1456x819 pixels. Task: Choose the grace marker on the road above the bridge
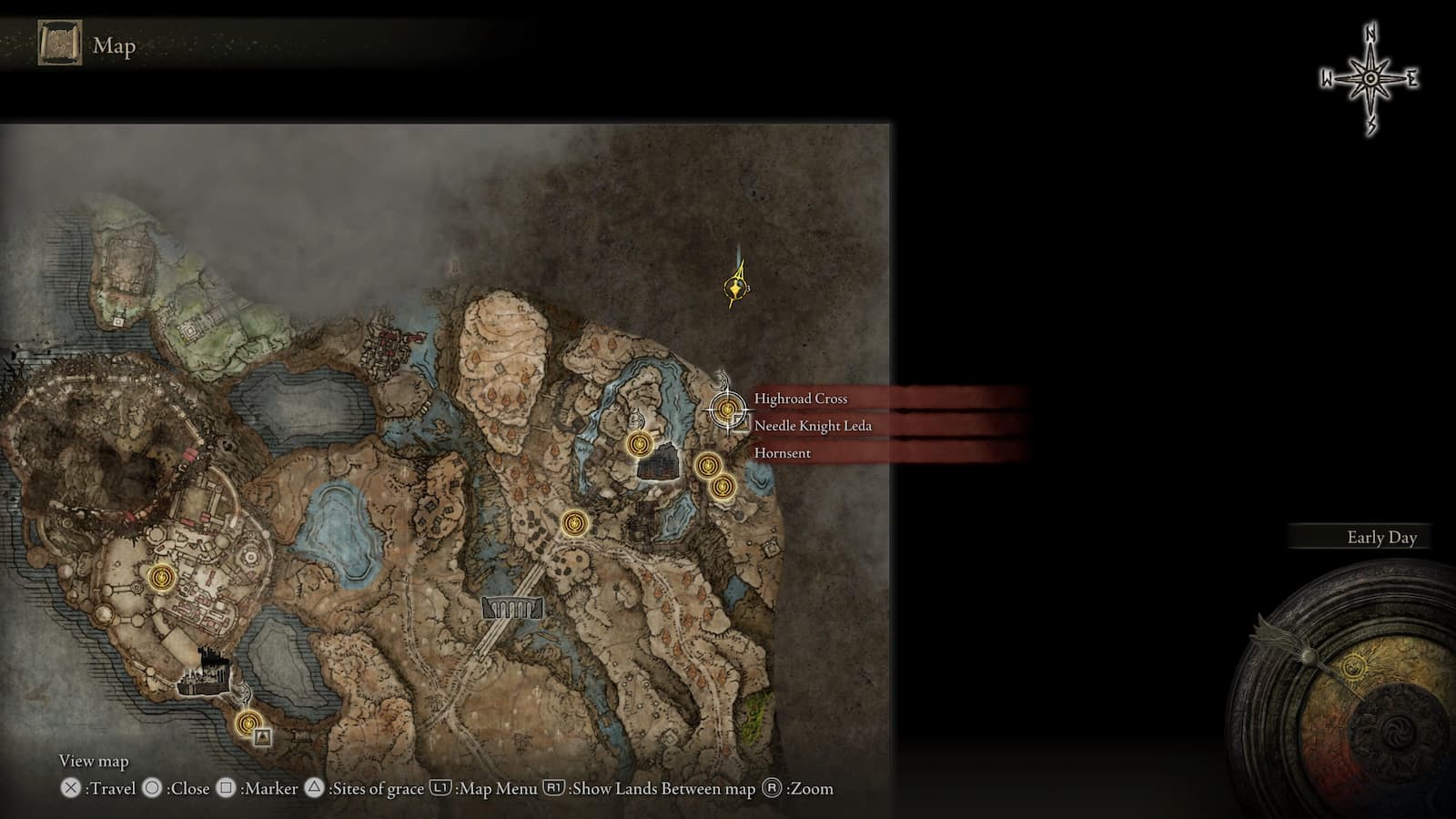[574, 523]
